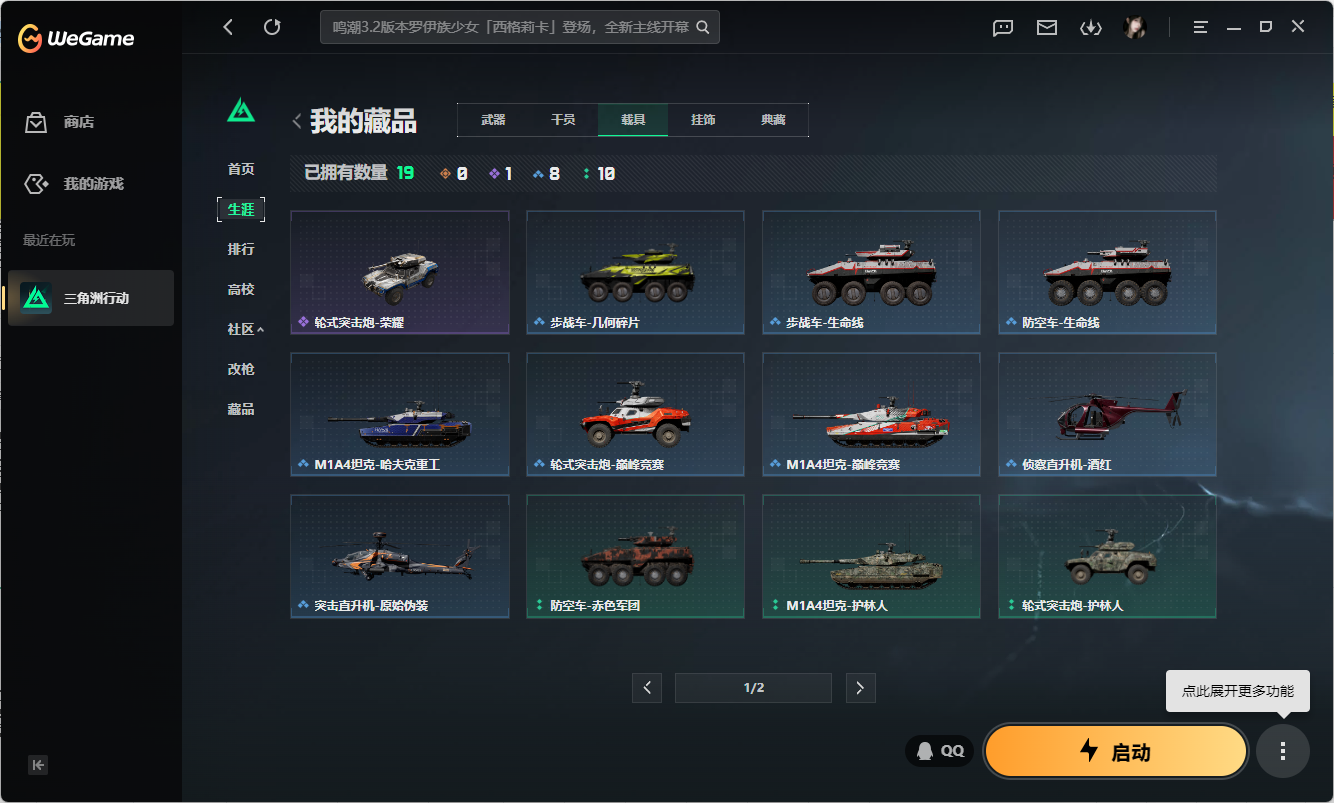1334x803 pixels.
Task: Open the more functions three-dot button
Action: [x=1283, y=751]
